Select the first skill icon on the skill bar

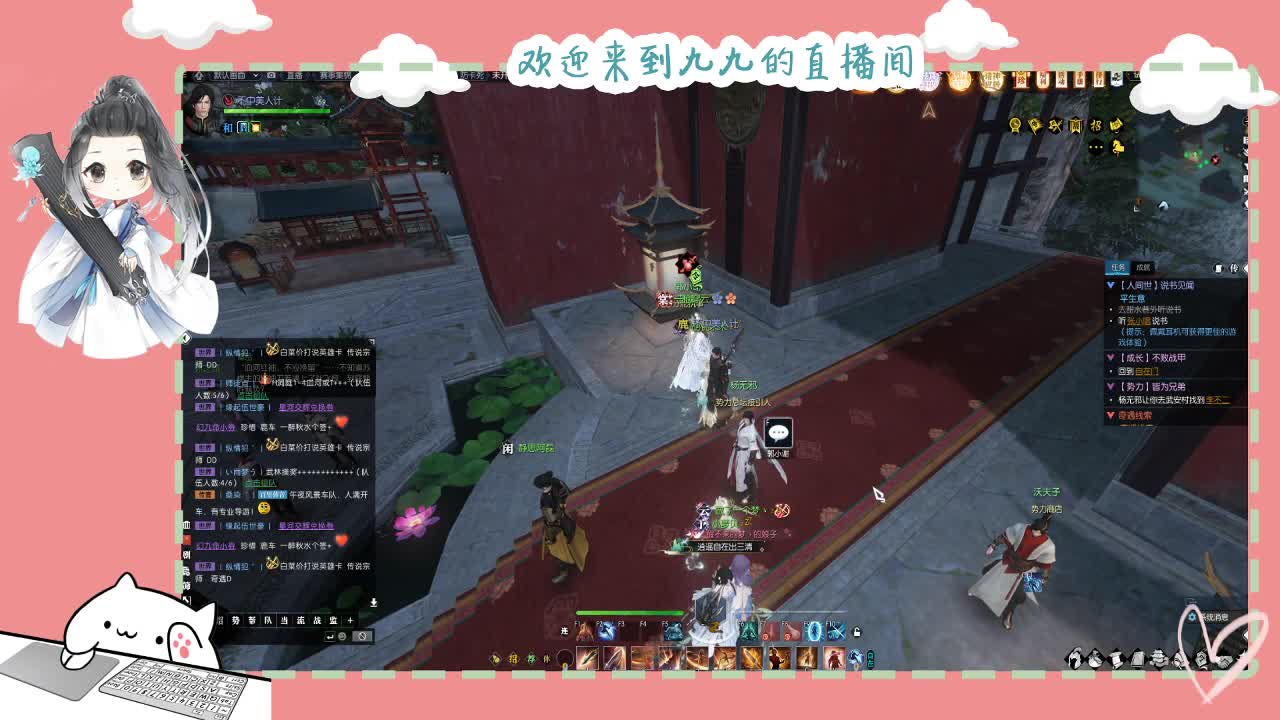pos(587,658)
